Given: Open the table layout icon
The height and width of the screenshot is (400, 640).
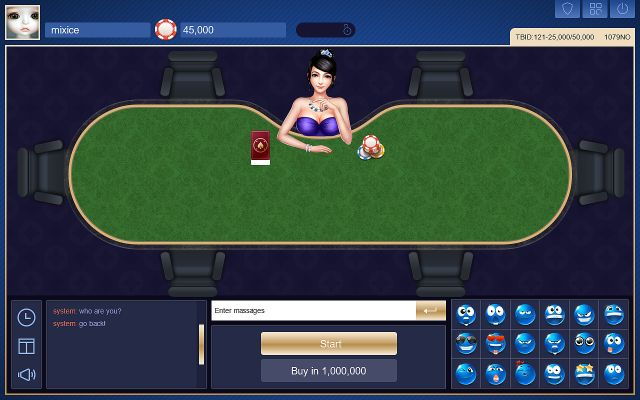Looking at the screenshot, I should 27,346.
